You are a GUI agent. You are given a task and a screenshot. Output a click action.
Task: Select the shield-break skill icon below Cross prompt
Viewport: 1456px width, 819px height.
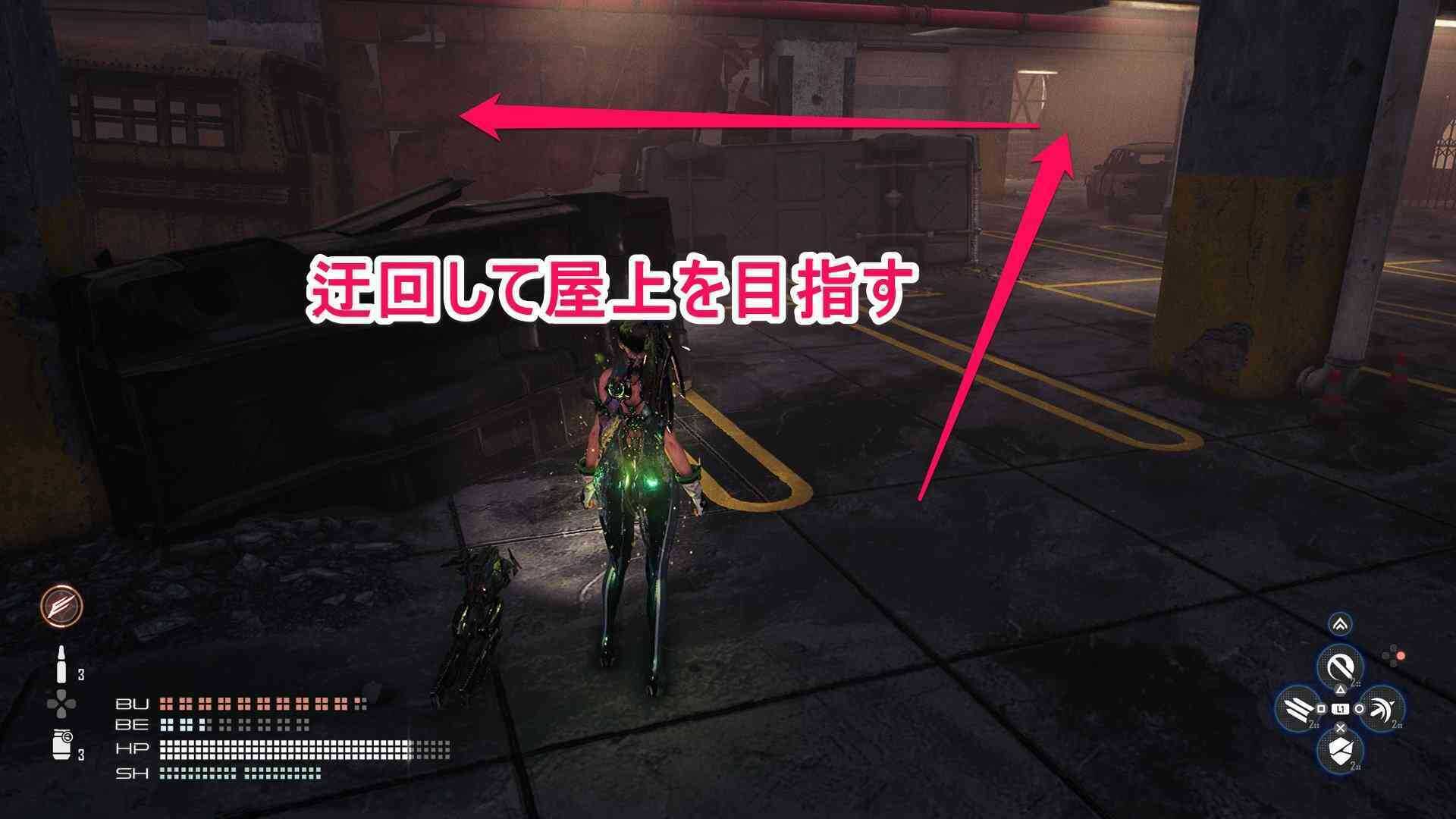pyautogui.click(x=1341, y=749)
